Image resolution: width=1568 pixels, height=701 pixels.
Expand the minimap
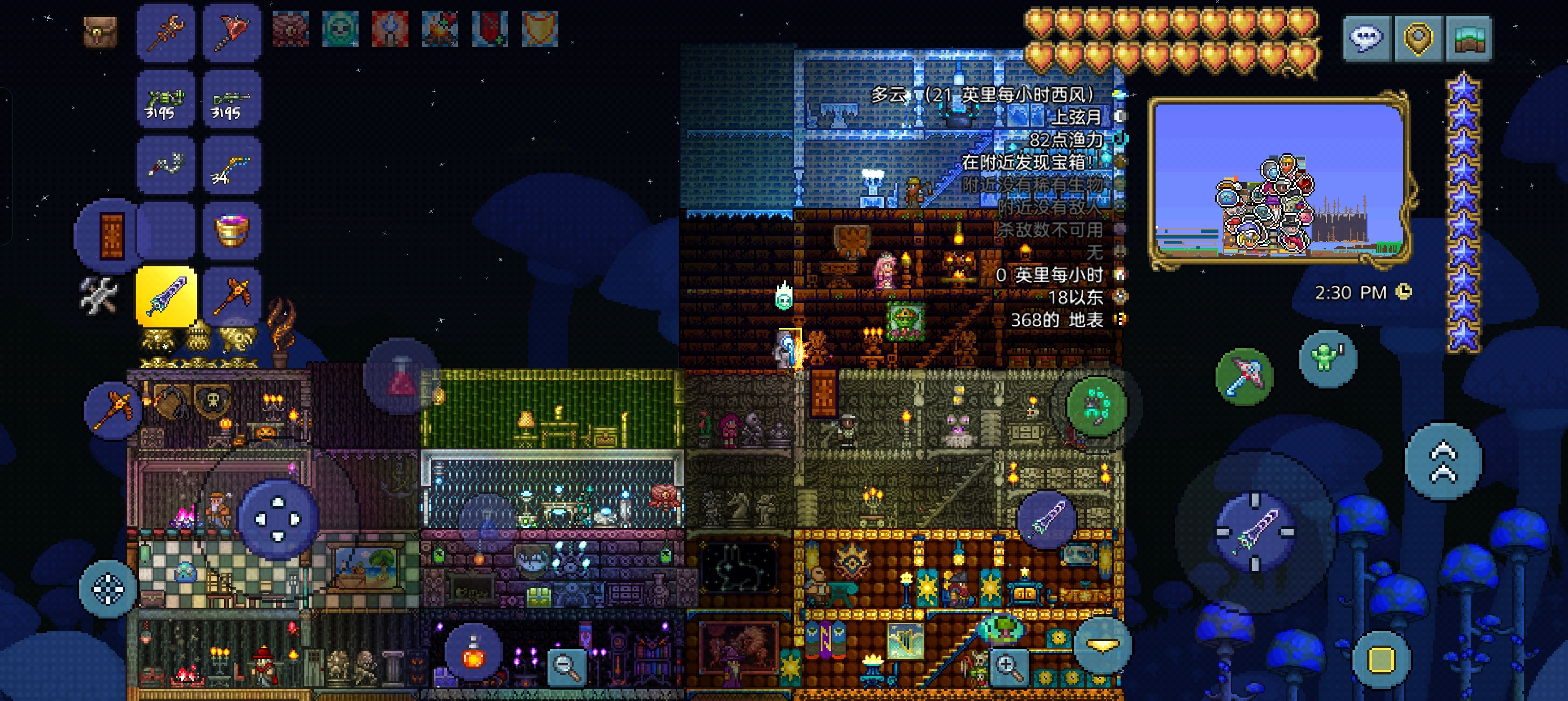1279,181
